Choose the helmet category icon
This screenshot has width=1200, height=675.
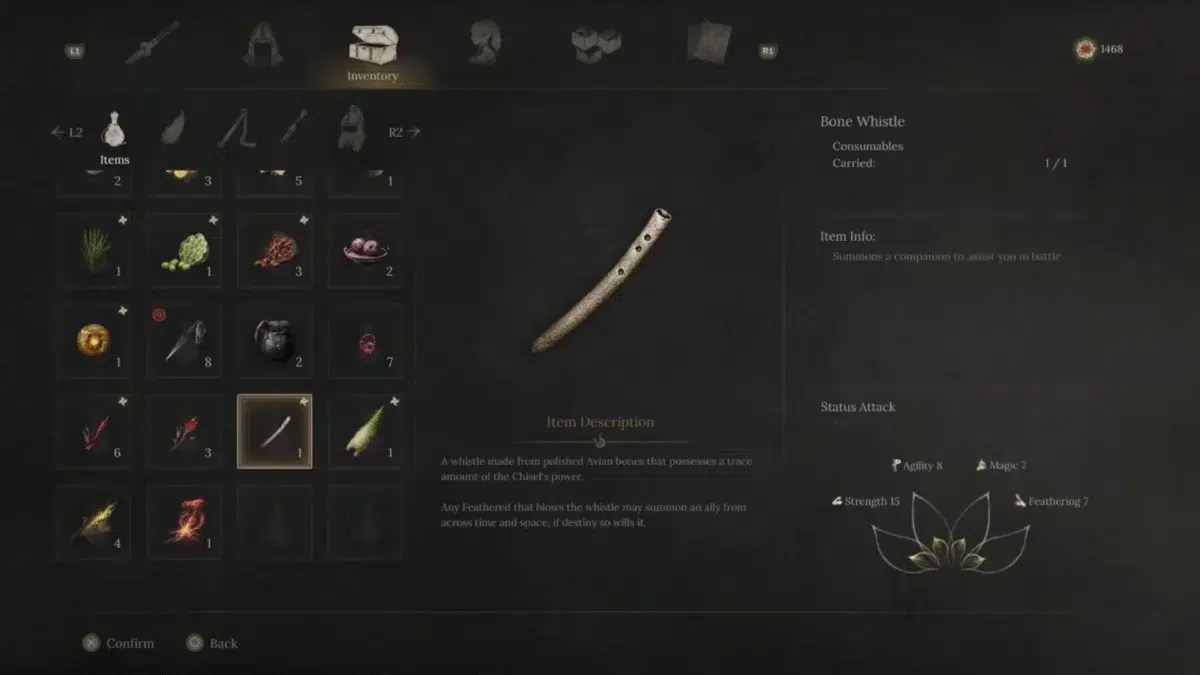352,128
